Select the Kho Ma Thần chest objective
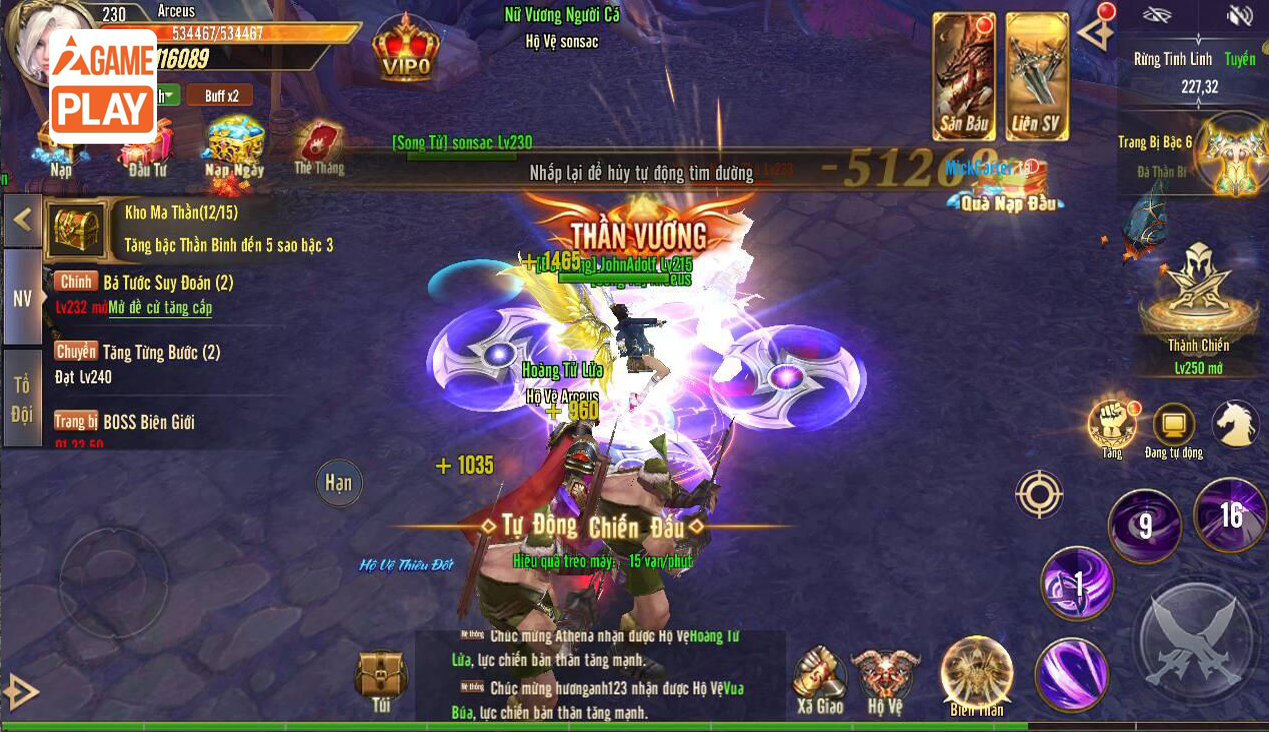Image resolution: width=1269 pixels, height=732 pixels. point(76,228)
